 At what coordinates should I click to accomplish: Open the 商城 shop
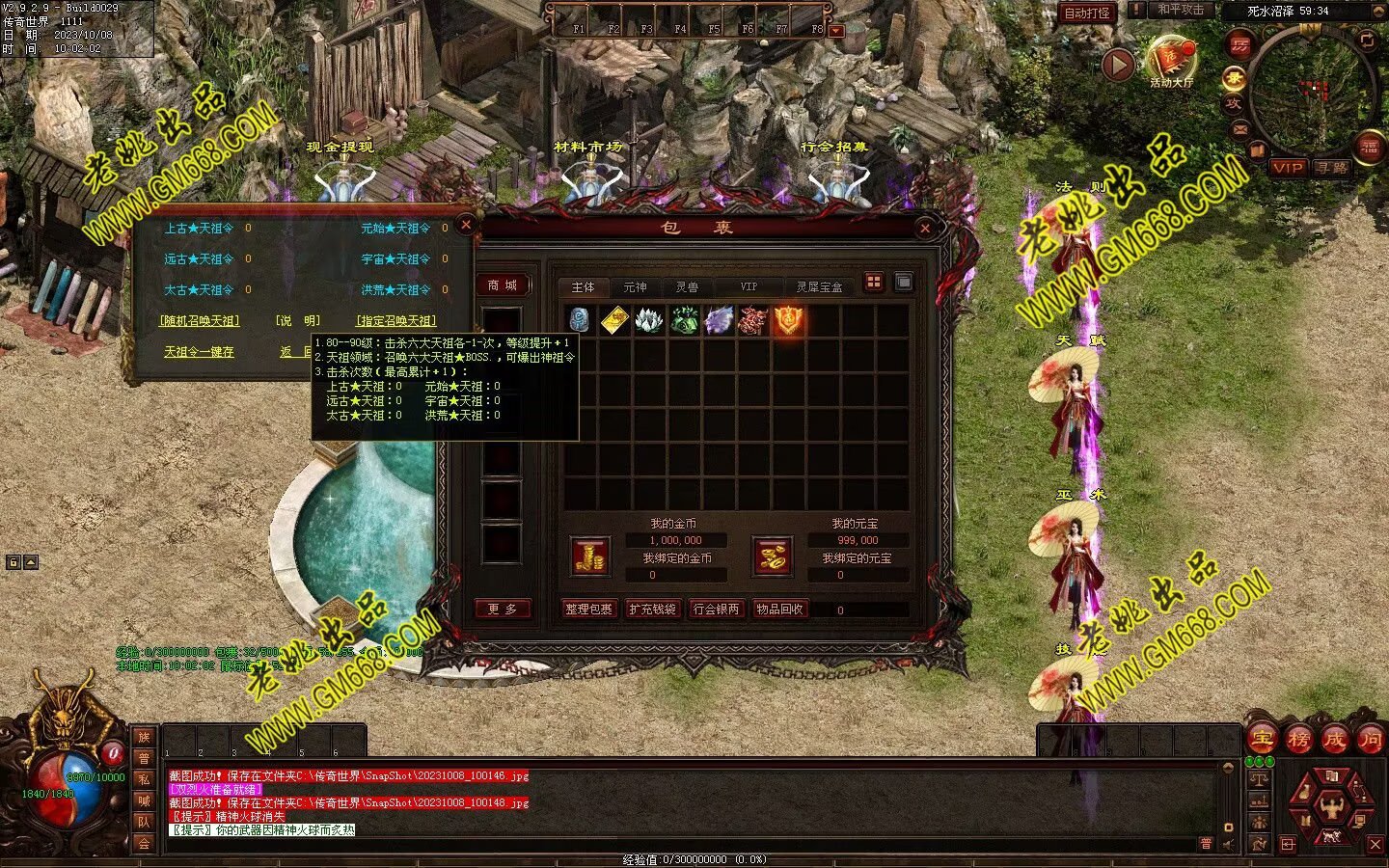coord(503,285)
